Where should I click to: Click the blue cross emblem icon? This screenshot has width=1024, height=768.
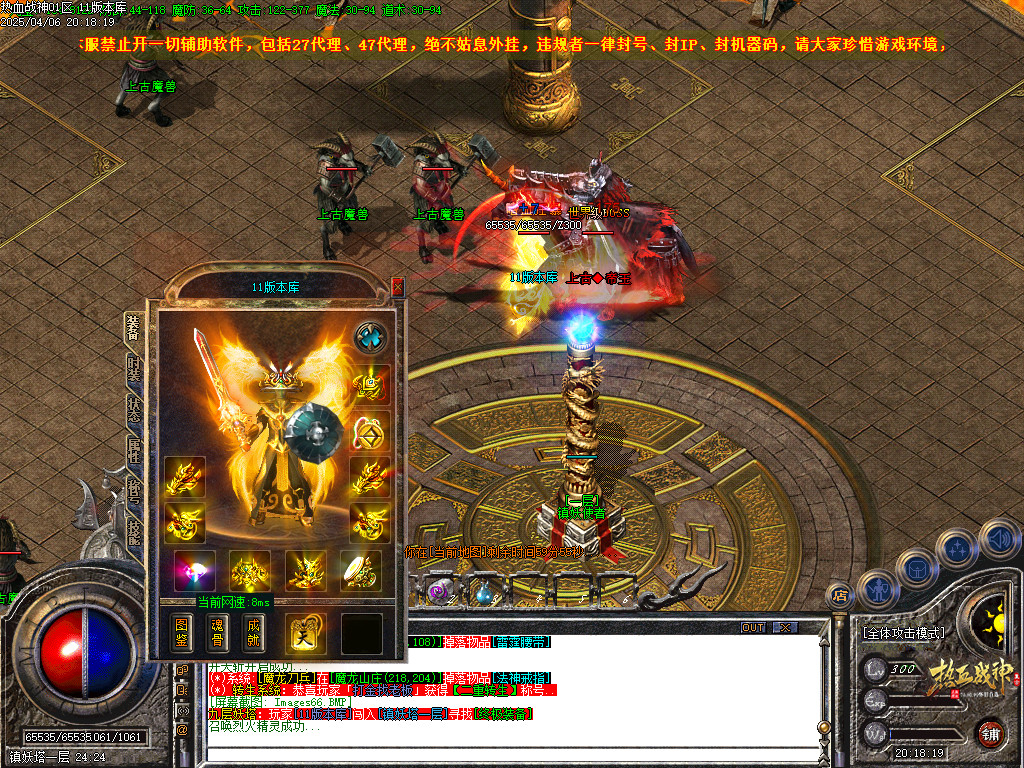[371, 337]
